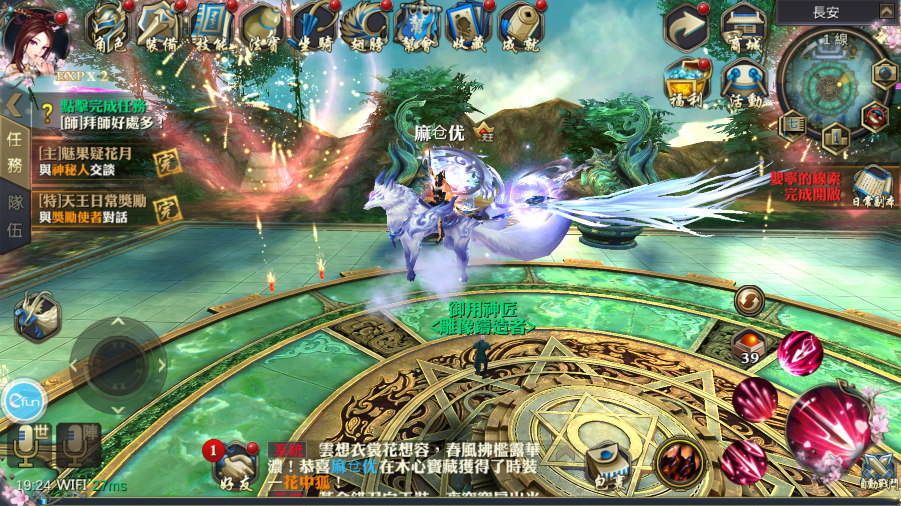
Task: Open the 技能 skills menu
Action: point(211,27)
